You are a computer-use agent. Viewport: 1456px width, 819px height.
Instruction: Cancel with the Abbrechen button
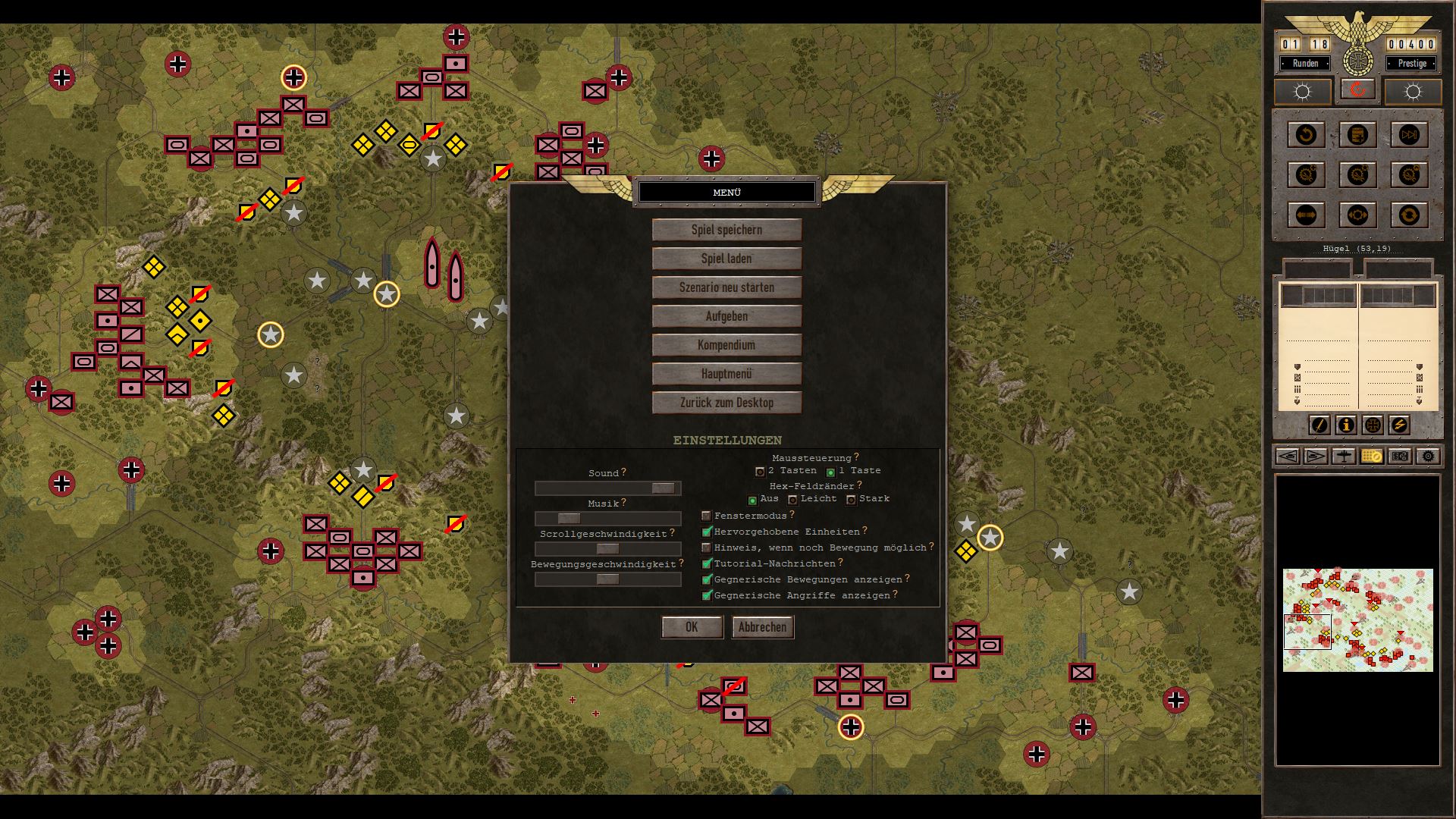[x=762, y=627]
